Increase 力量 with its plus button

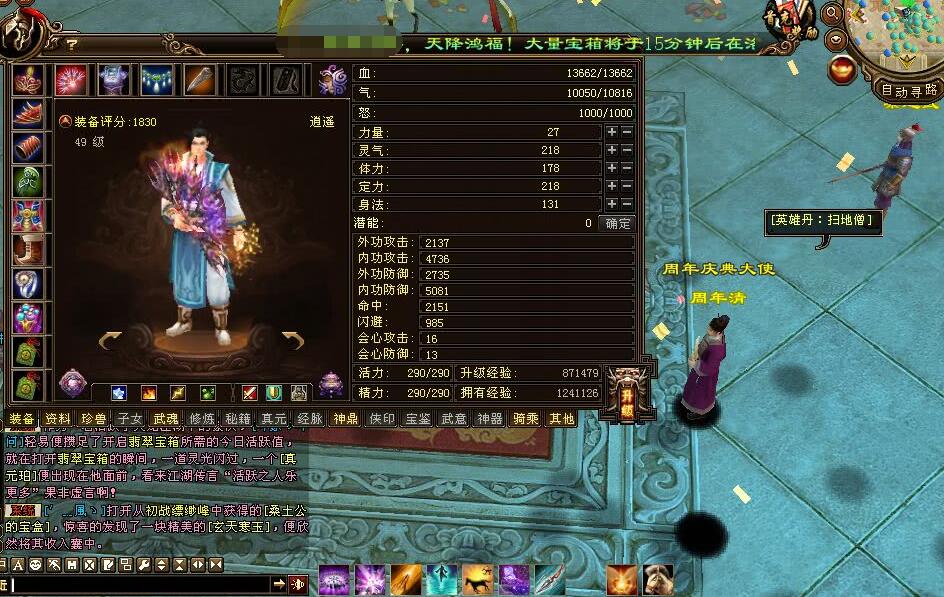tap(611, 133)
